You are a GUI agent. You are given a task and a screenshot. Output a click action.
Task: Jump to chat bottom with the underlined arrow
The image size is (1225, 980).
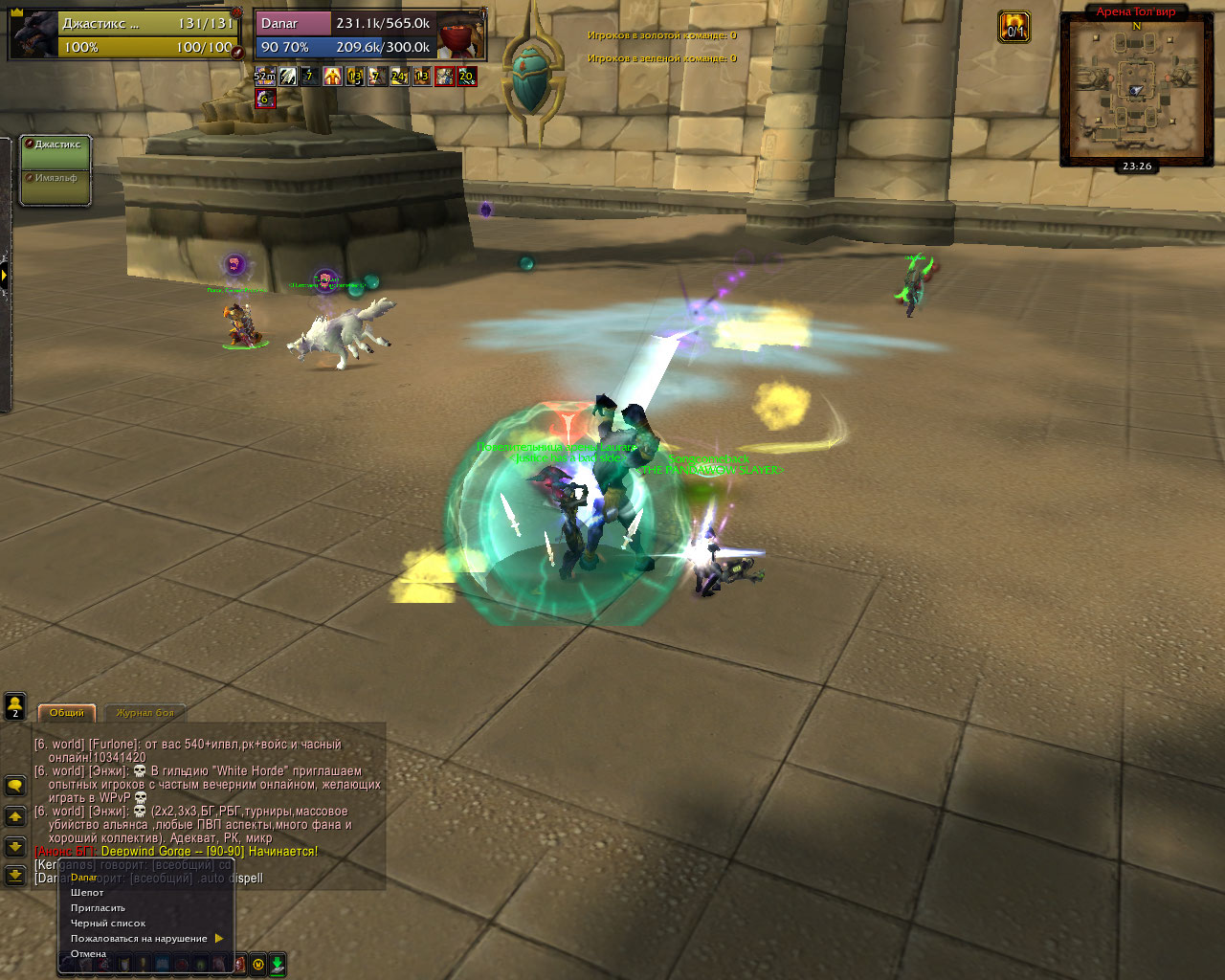coord(15,875)
